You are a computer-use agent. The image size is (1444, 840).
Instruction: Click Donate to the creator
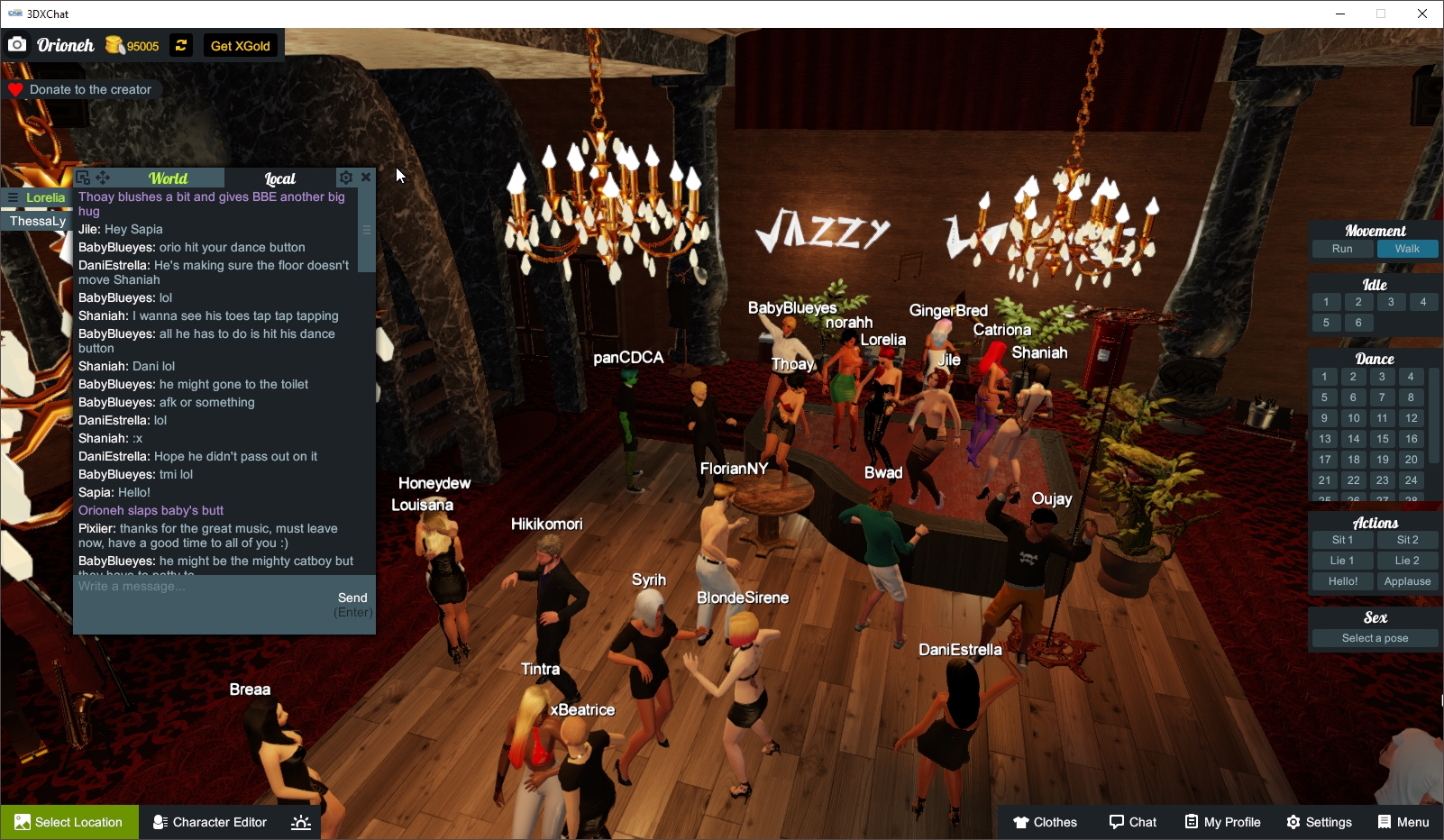tap(82, 89)
